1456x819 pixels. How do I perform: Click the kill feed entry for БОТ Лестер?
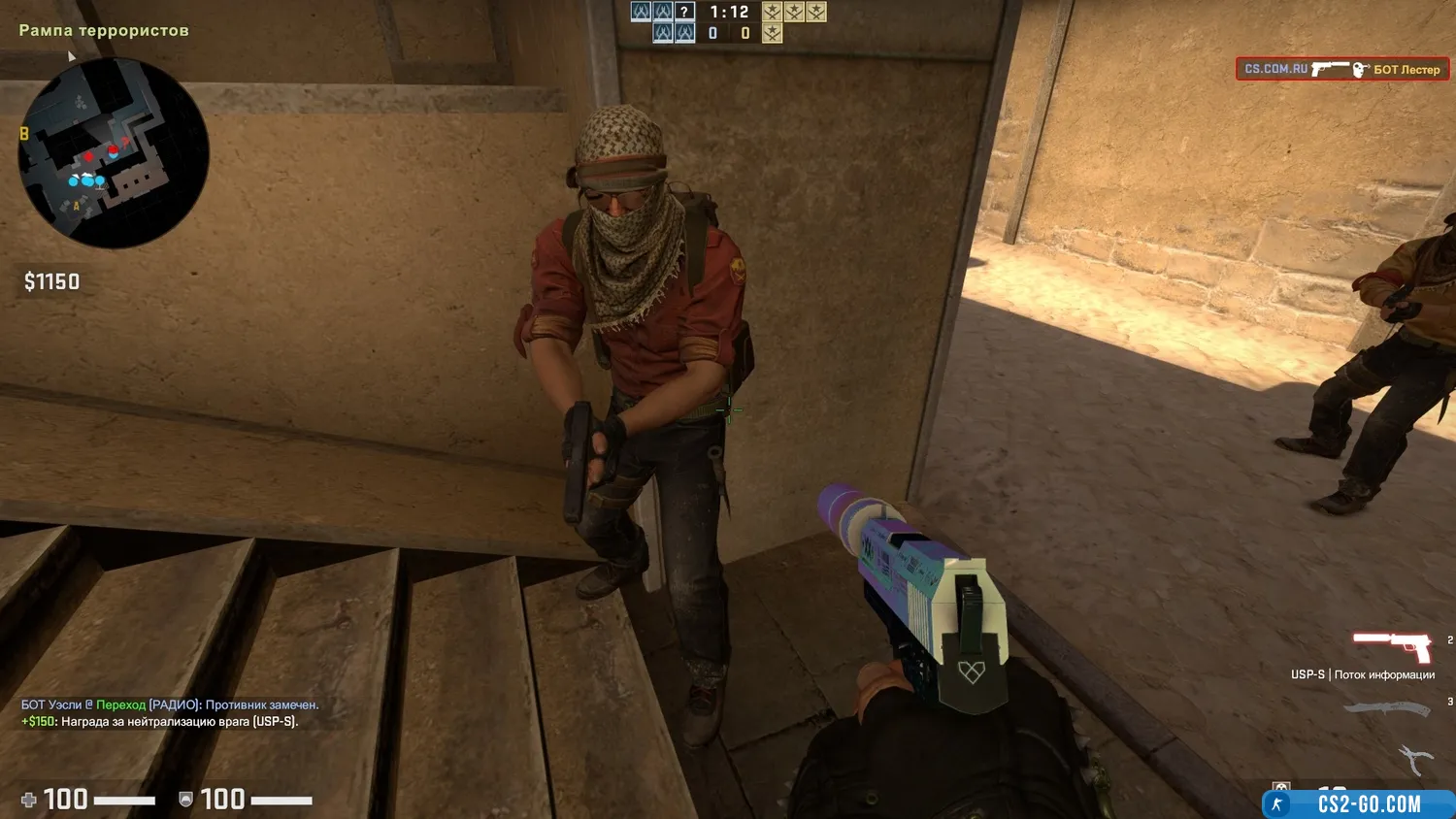click(1341, 69)
